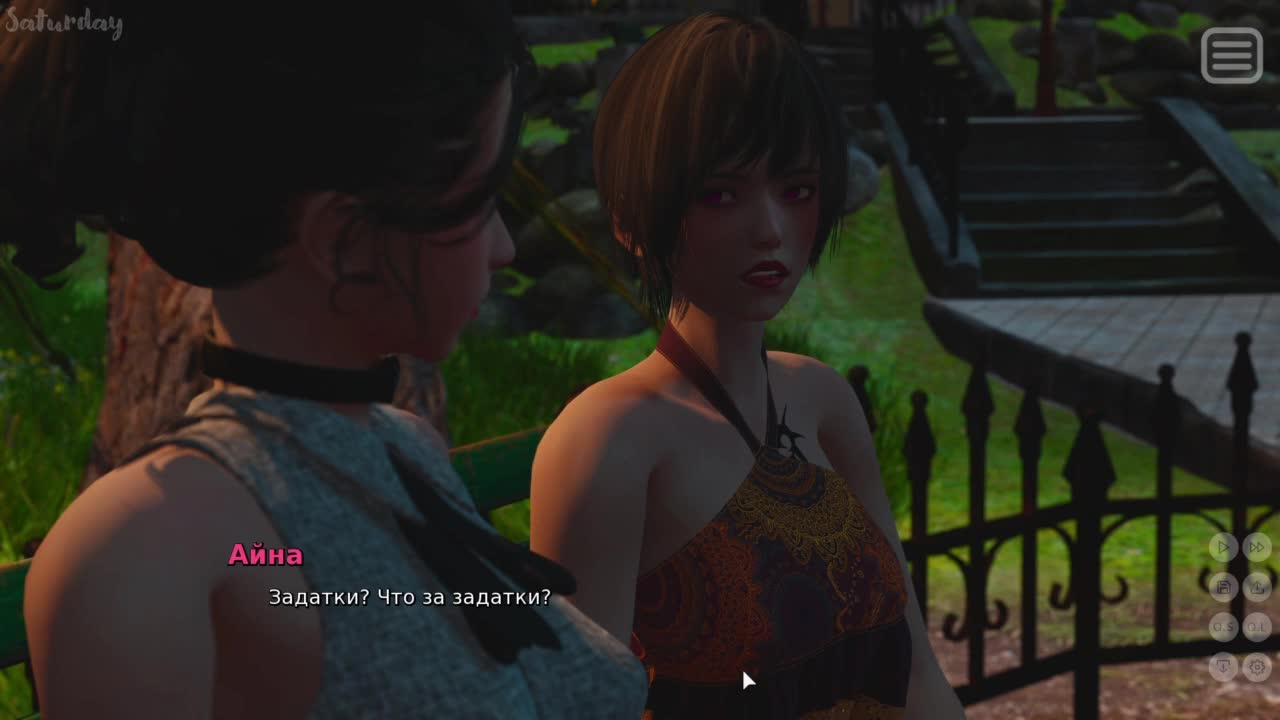
Task: Open the save game floppy disk icon
Action: click(x=1223, y=587)
